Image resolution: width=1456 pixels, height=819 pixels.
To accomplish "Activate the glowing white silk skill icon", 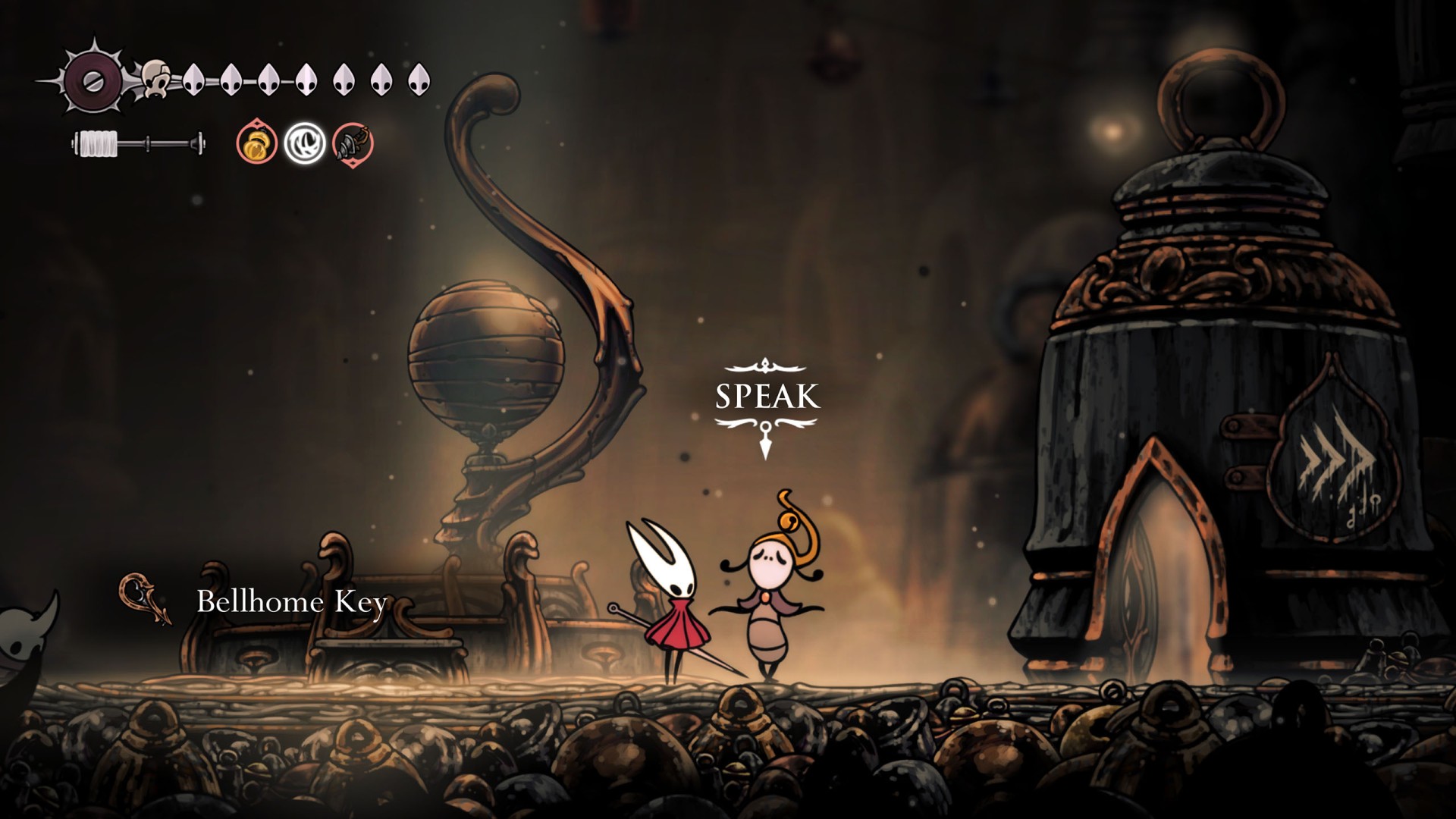I will pyautogui.click(x=305, y=143).
